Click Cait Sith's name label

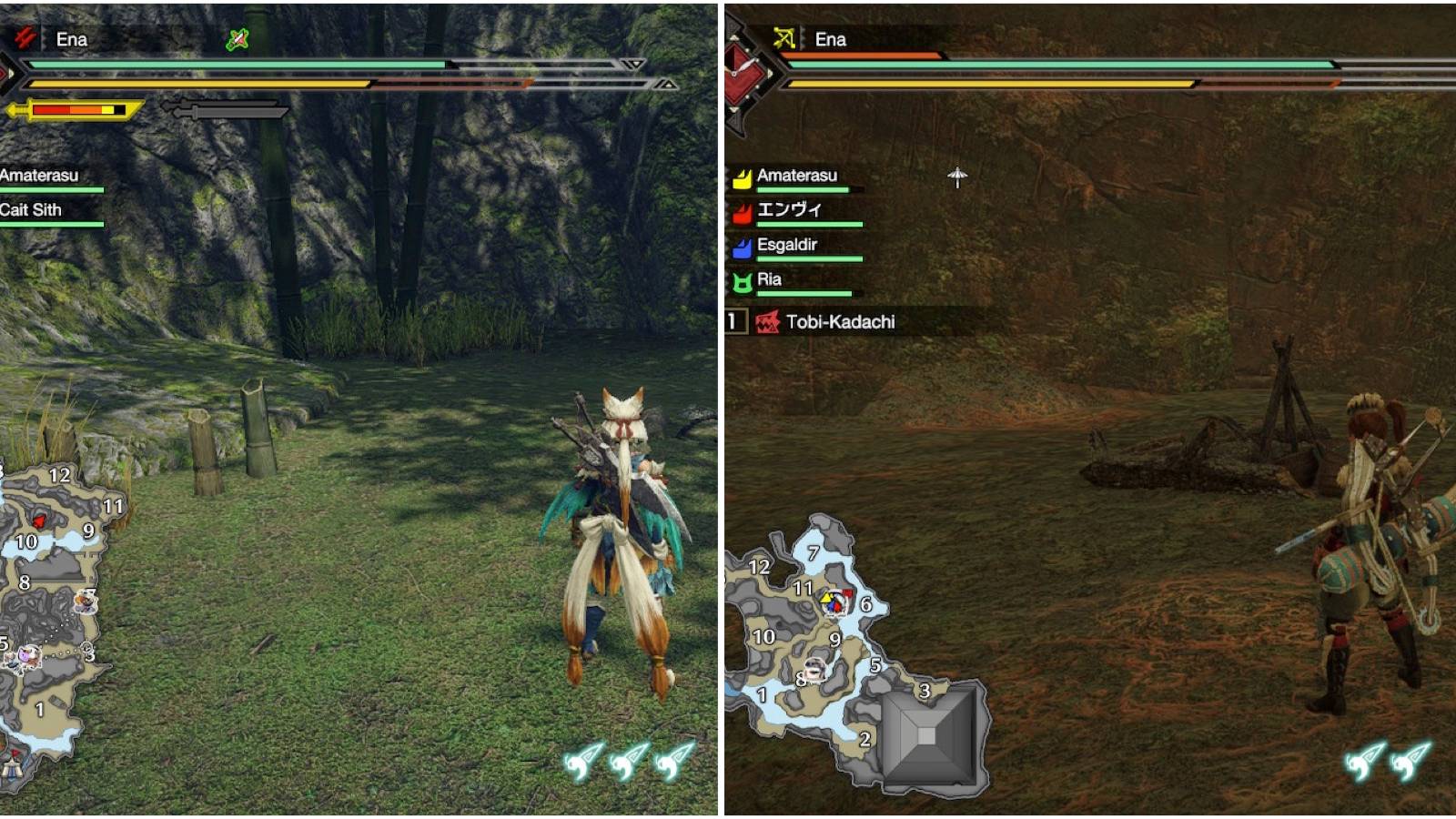coord(32,210)
